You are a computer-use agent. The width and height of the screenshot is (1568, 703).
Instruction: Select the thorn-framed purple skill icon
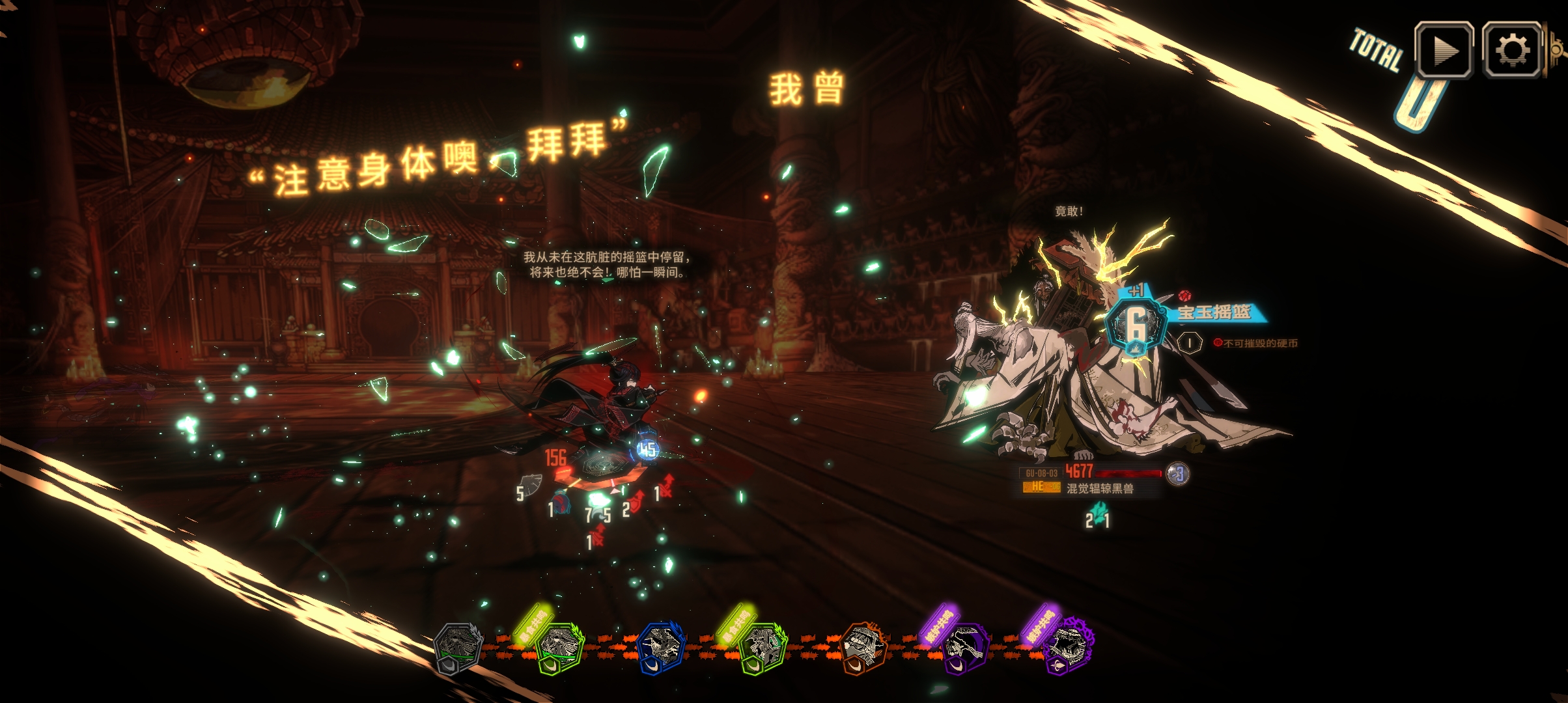click(1069, 646)
